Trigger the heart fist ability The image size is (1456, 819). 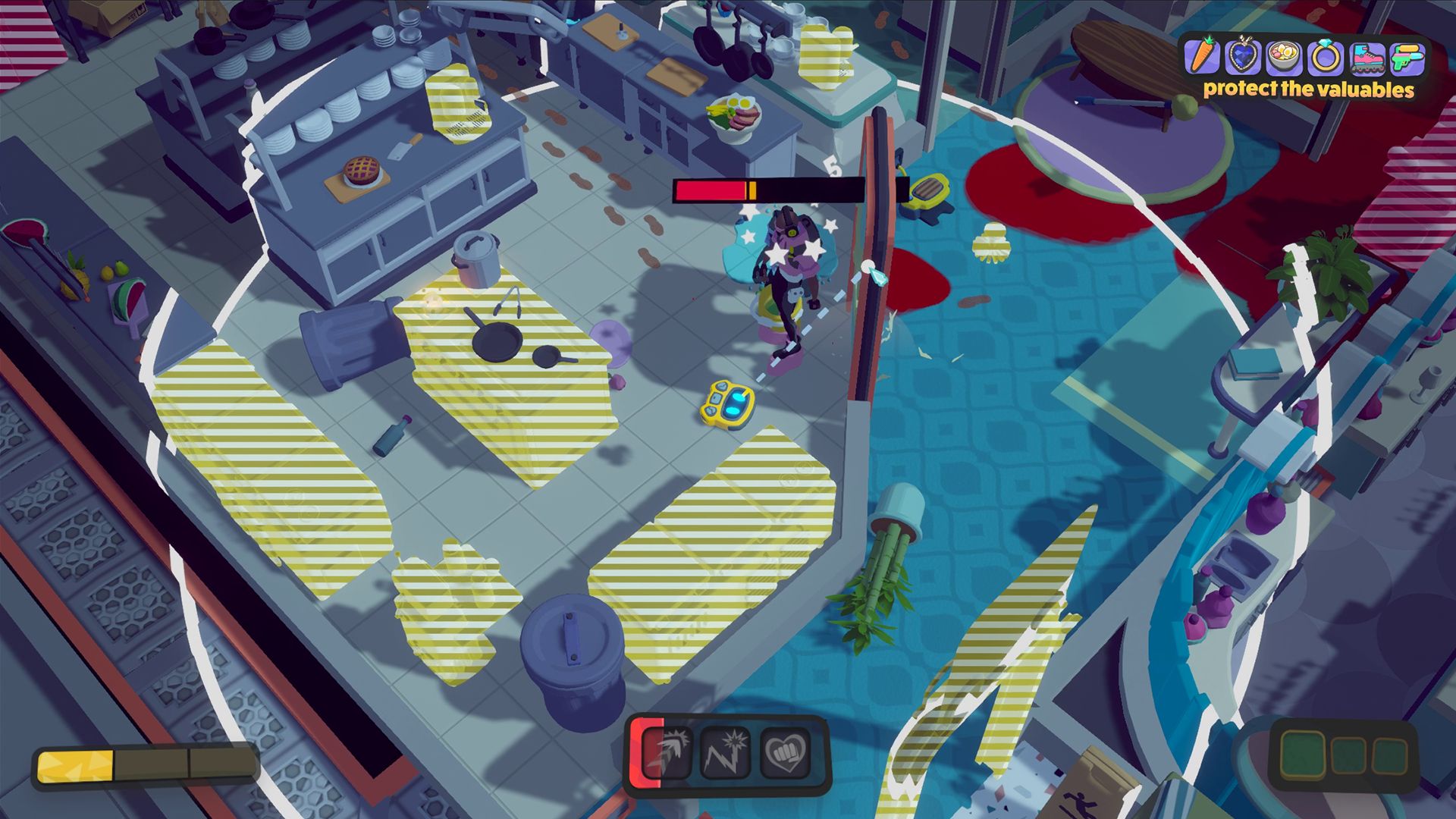tap(784, 753)
